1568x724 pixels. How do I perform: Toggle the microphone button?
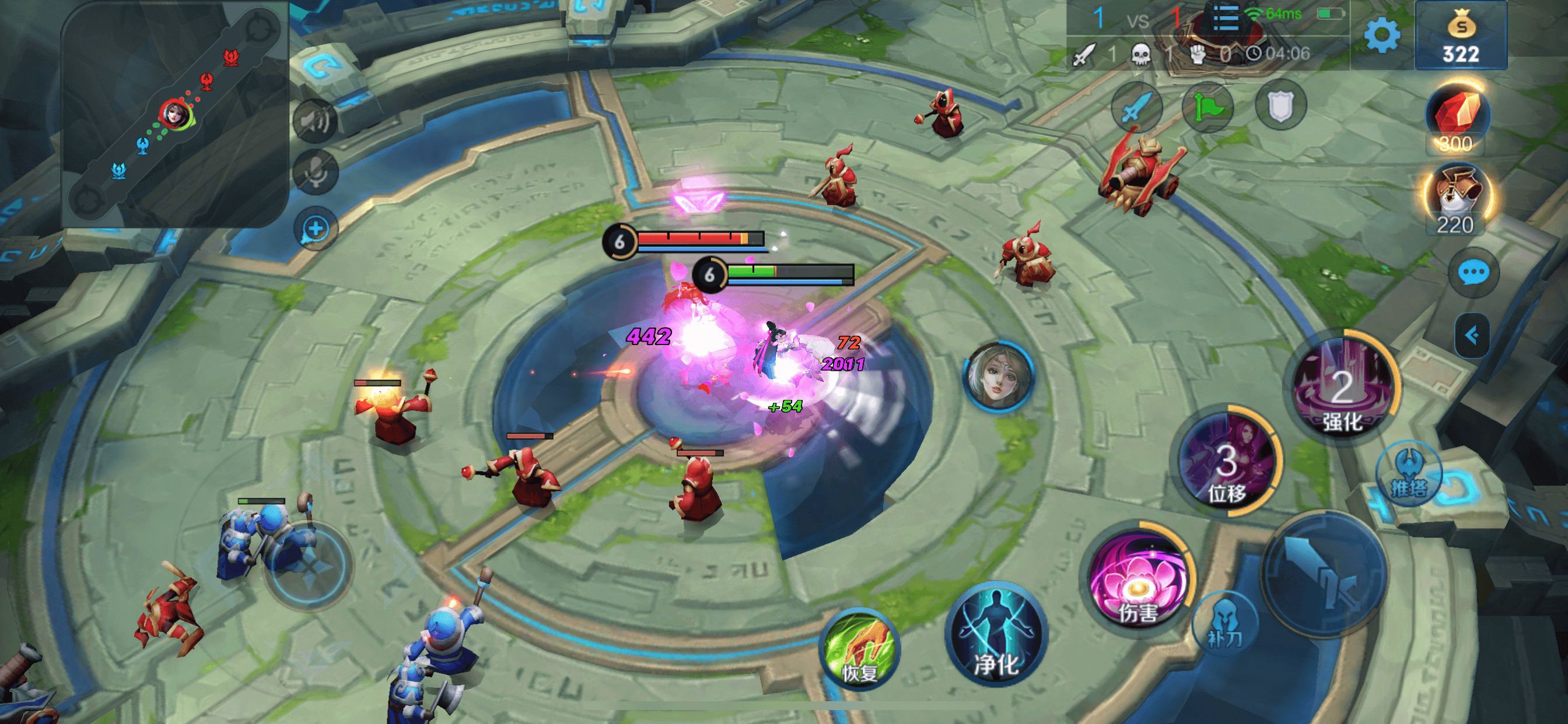316,173
